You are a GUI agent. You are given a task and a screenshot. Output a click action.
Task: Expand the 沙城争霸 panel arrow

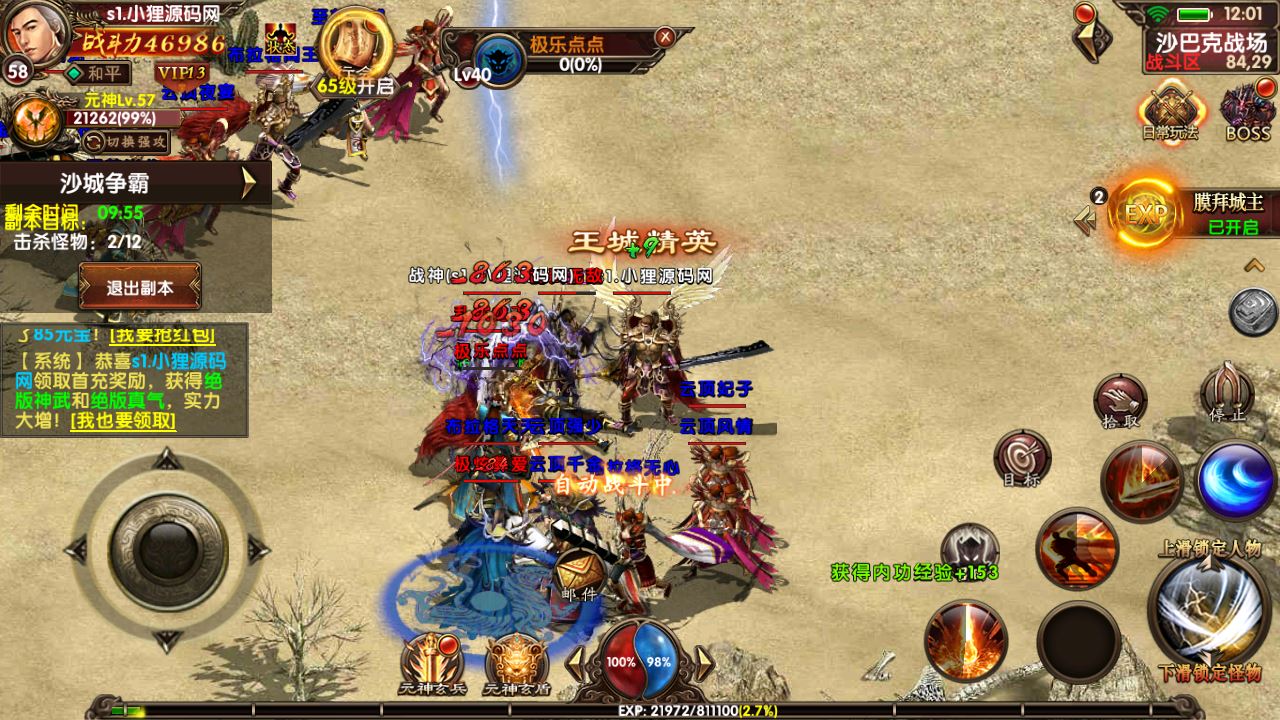tap(250, 183)
